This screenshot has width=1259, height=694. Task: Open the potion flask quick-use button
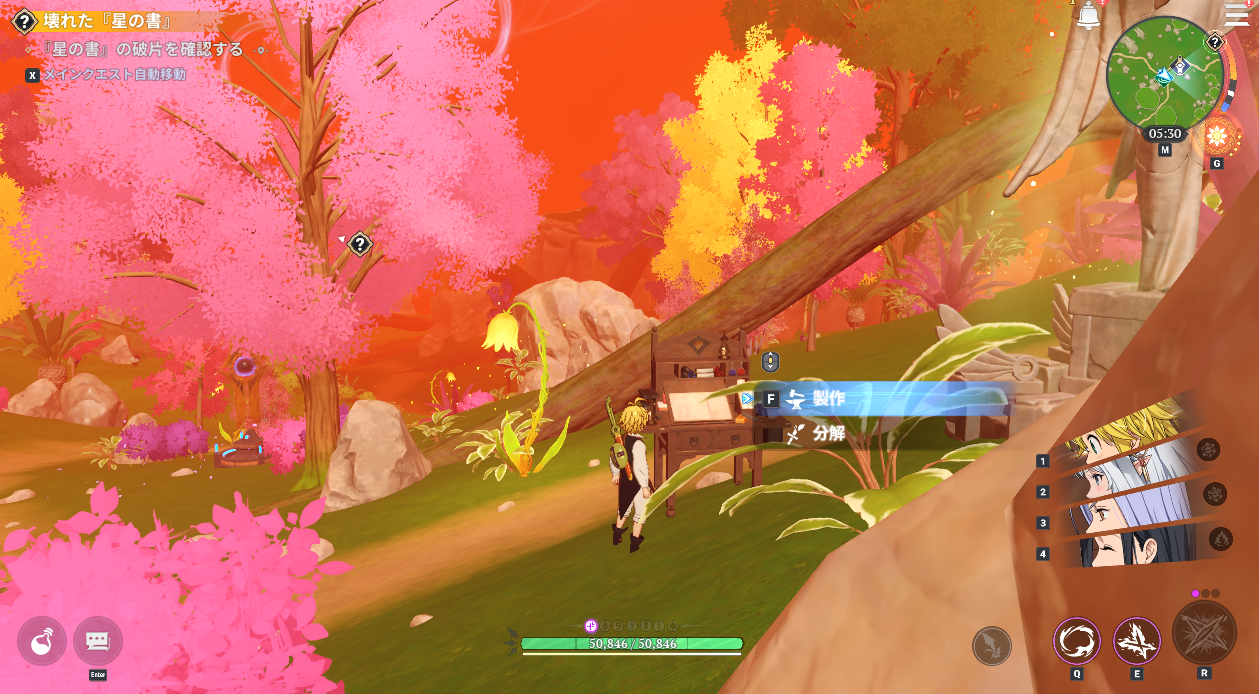(42, 641)
